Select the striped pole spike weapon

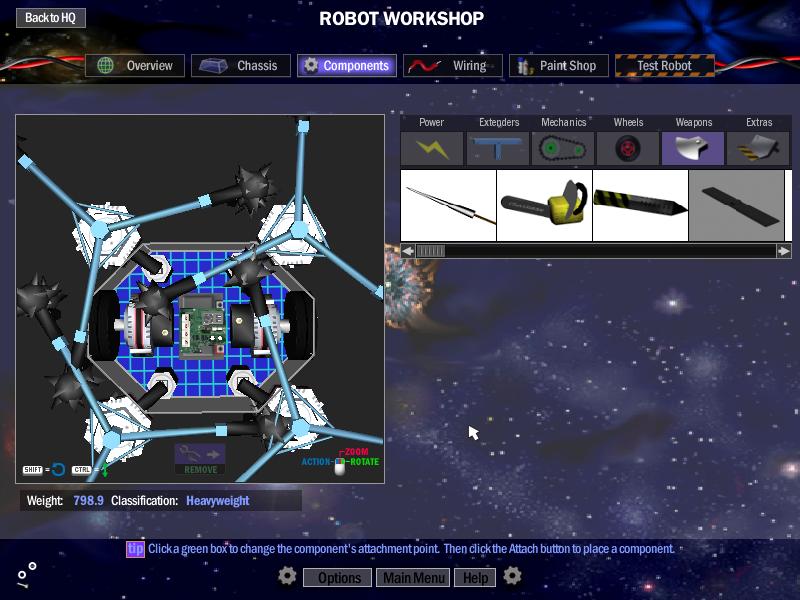[x=640, y=206]
